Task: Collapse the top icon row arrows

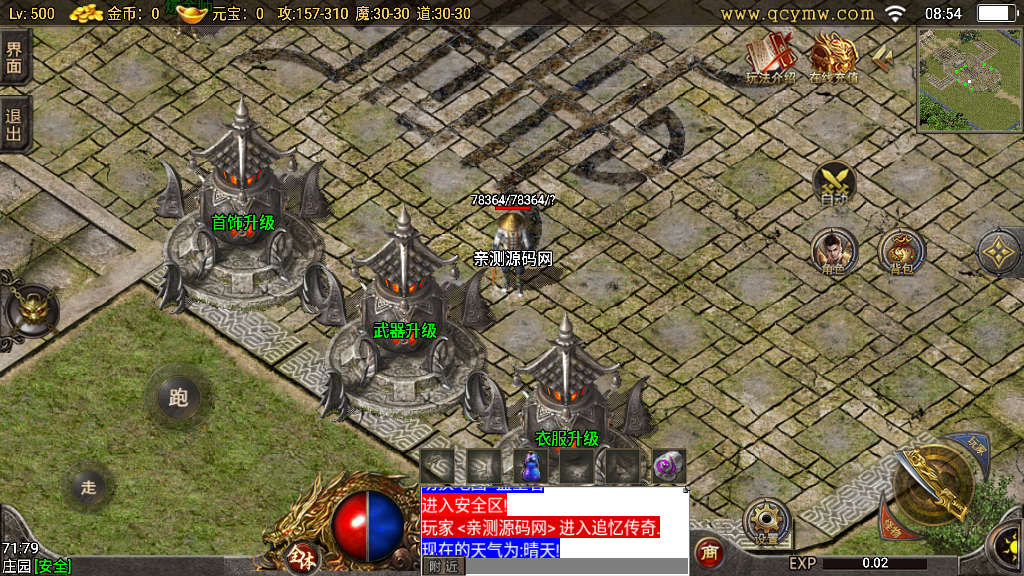Action: click(882, 60)
